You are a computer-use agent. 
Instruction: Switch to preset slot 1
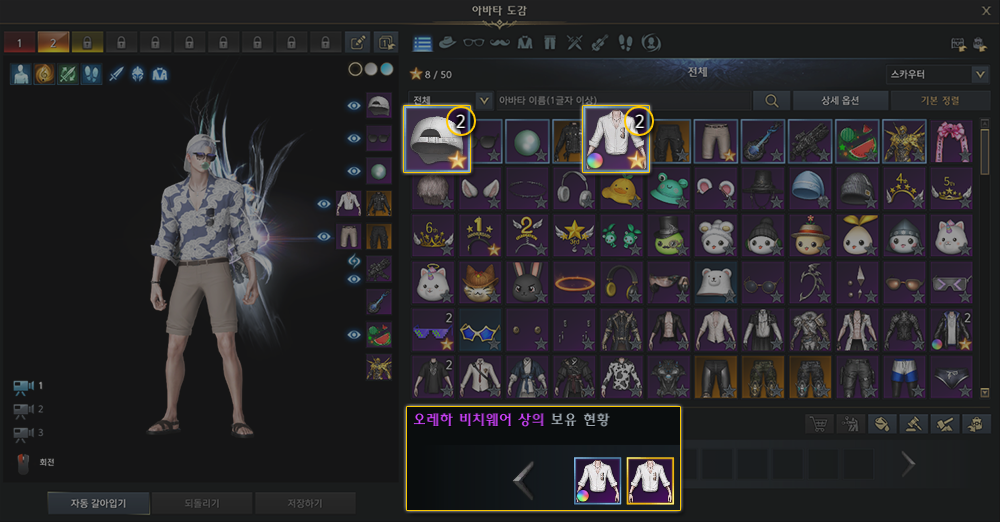coord(18,43)
